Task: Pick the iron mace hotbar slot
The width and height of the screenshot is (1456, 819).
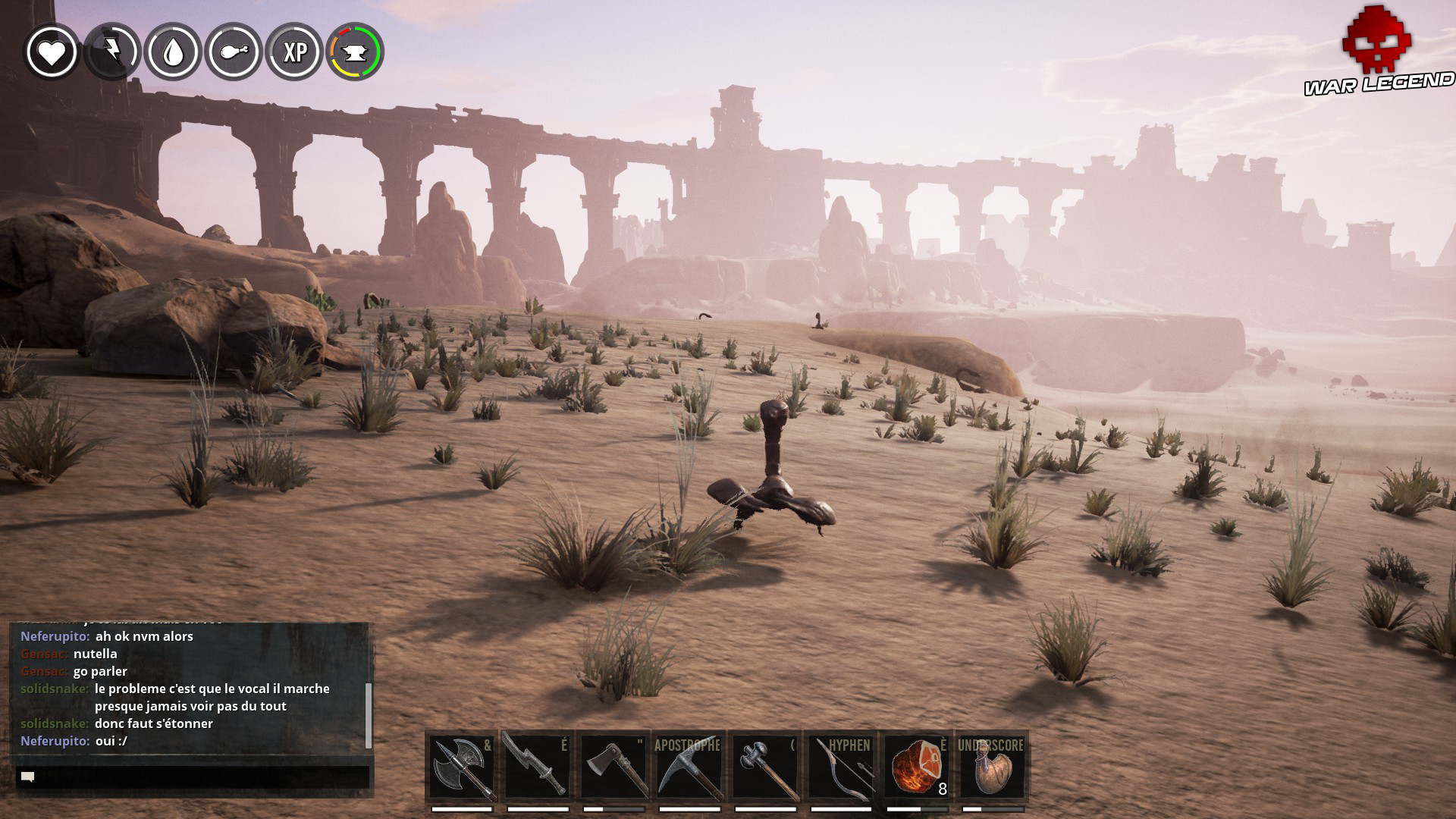Action: [765, 767]
